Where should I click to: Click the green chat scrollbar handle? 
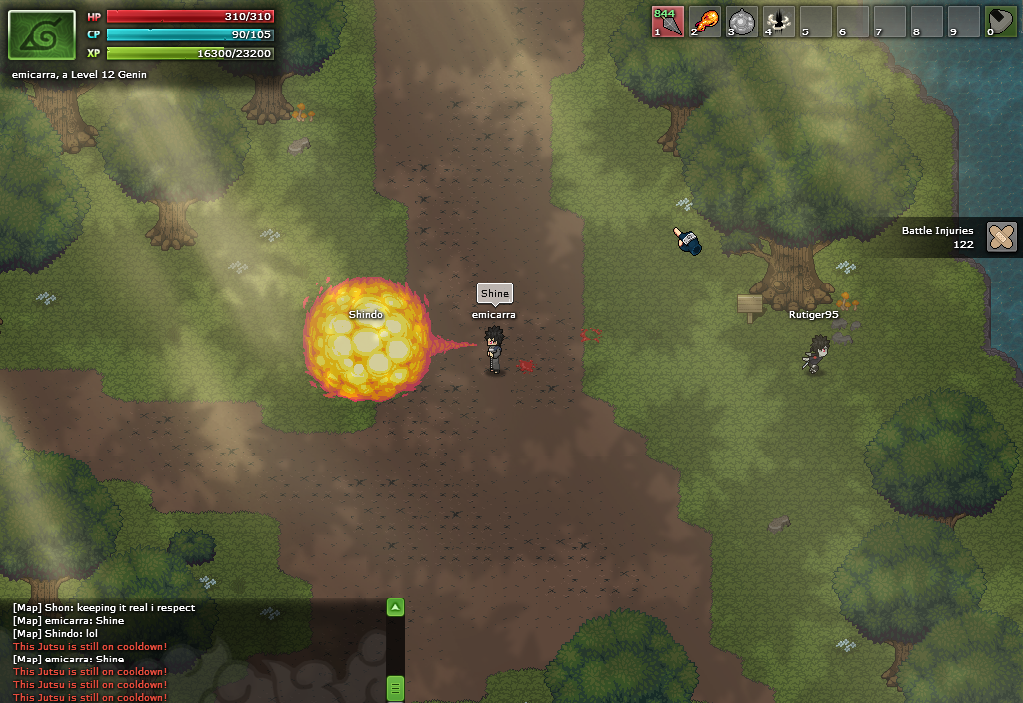point(396,687)
